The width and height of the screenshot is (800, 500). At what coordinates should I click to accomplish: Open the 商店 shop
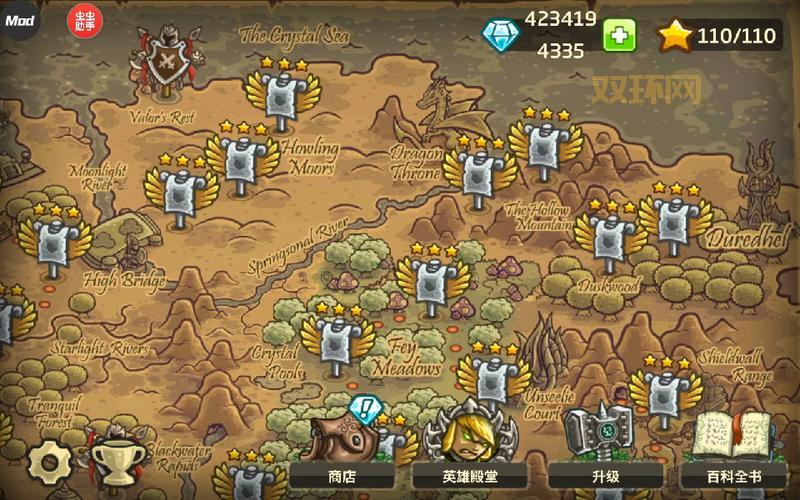(342, 477)
